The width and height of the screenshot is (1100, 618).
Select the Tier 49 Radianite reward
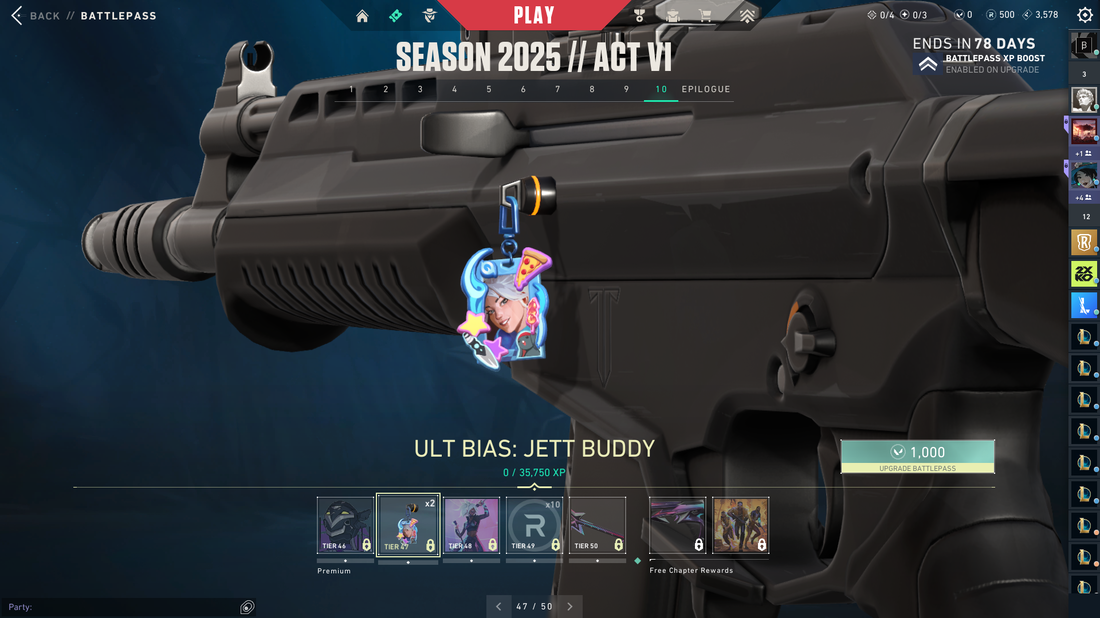[534, 525]
